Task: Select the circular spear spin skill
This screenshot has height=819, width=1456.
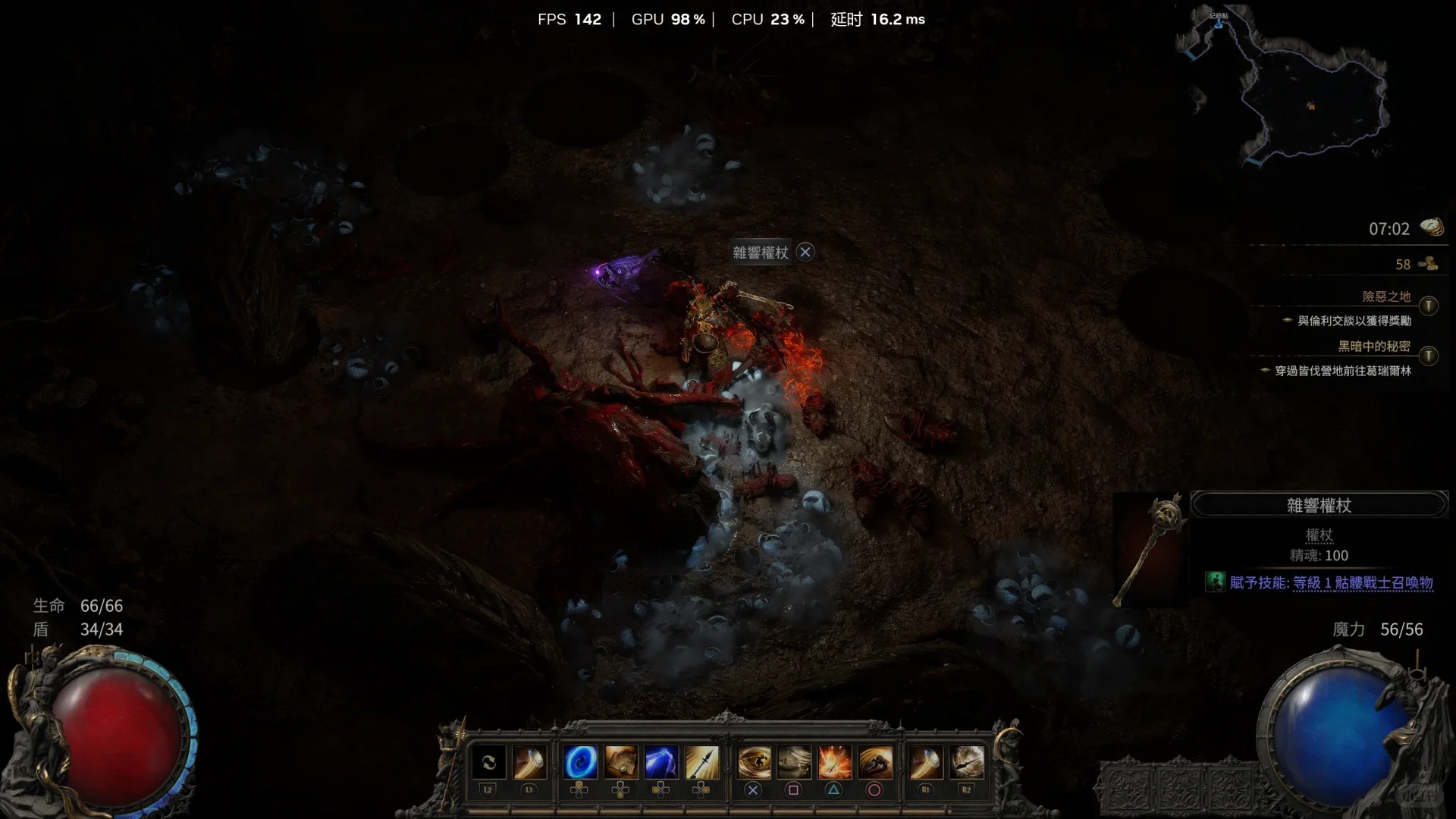Action: pyautogui.click(x=966, y=762)
